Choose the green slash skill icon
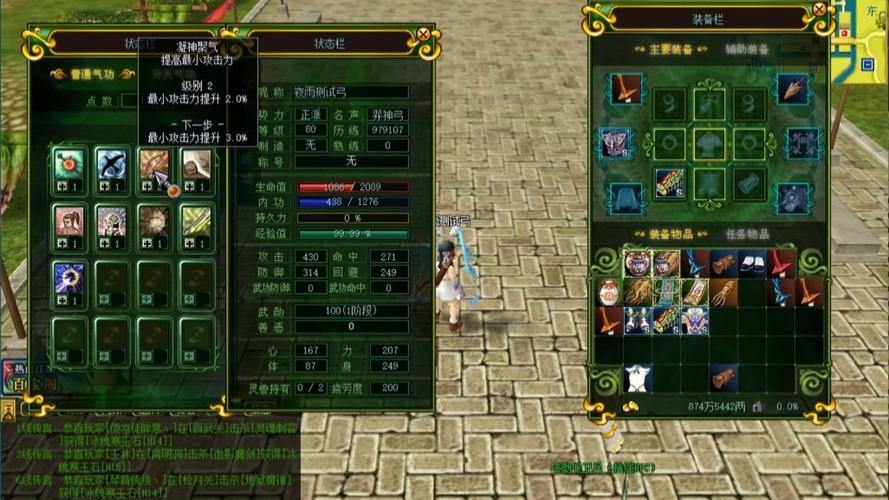 pyautogui.click(x=195, y=220)
